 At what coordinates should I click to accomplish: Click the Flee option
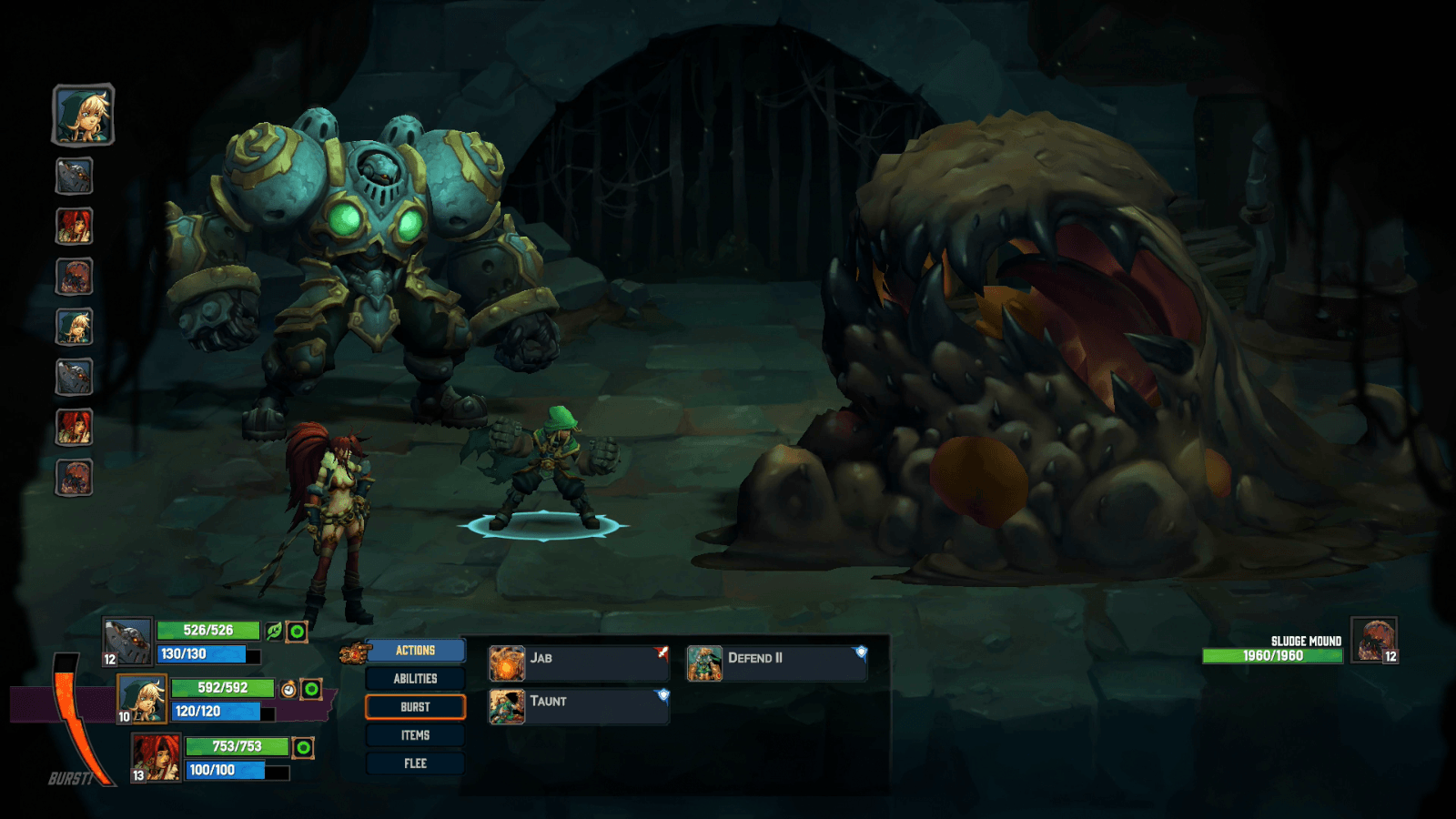coord(415,763)
